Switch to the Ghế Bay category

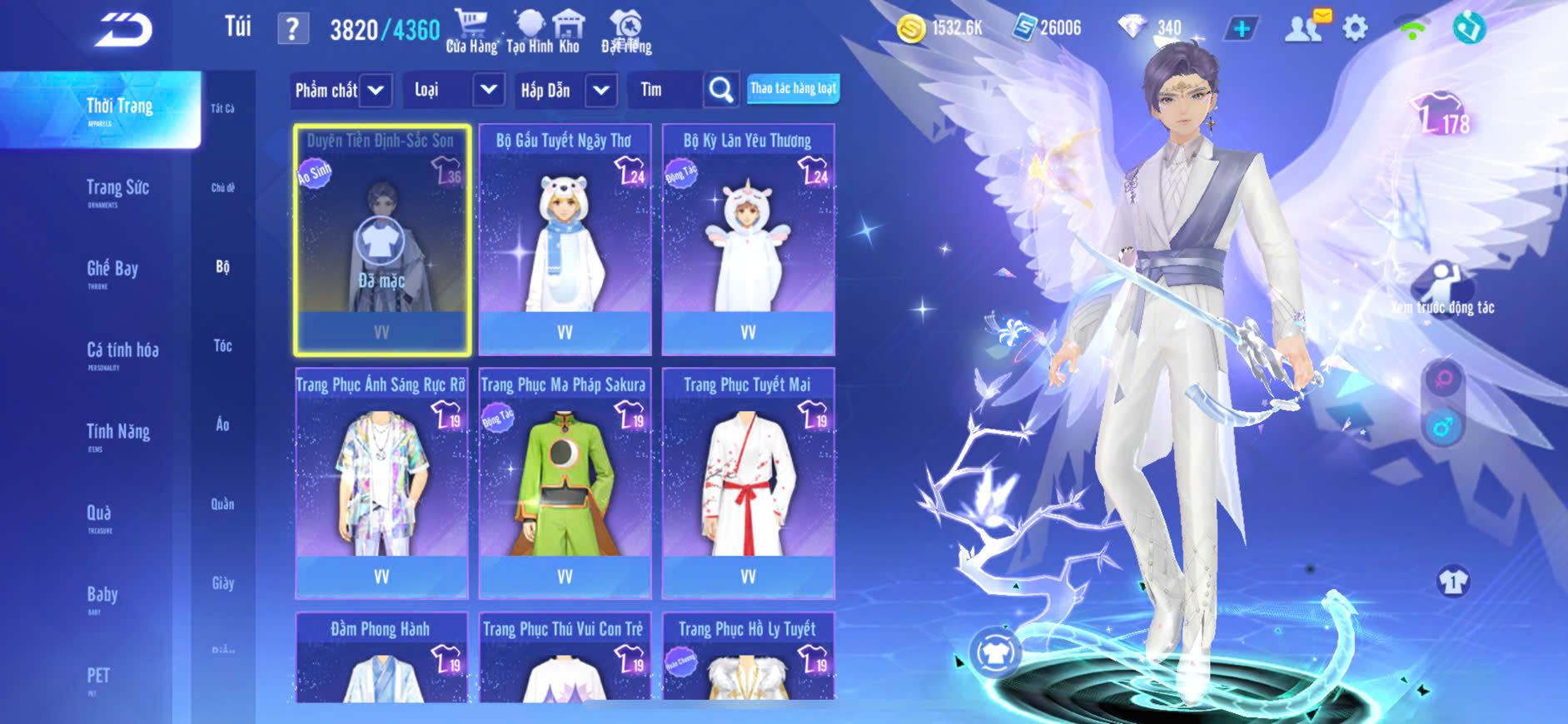(112, 270)
